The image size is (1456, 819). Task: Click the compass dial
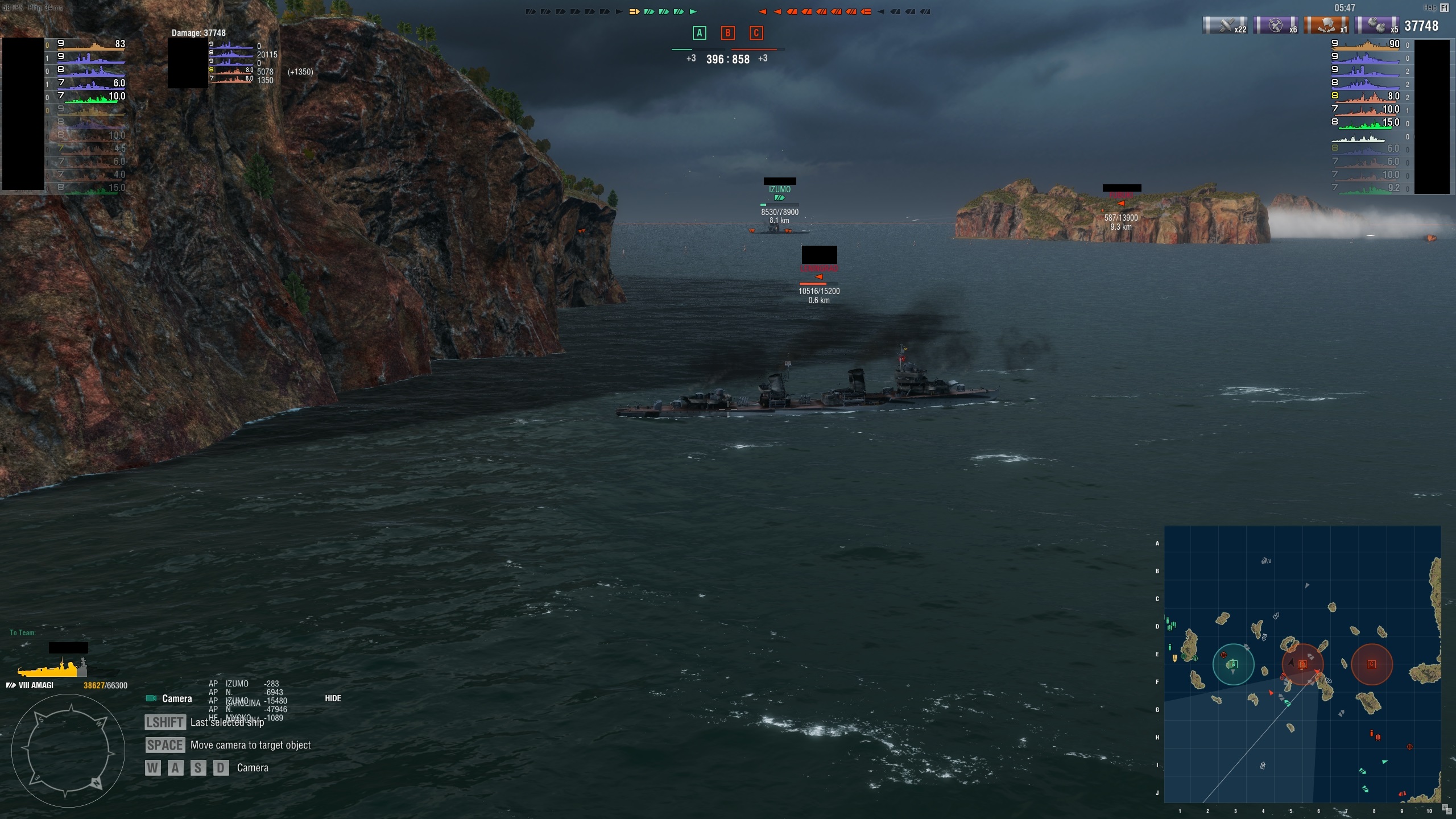[x=68, y=751]
